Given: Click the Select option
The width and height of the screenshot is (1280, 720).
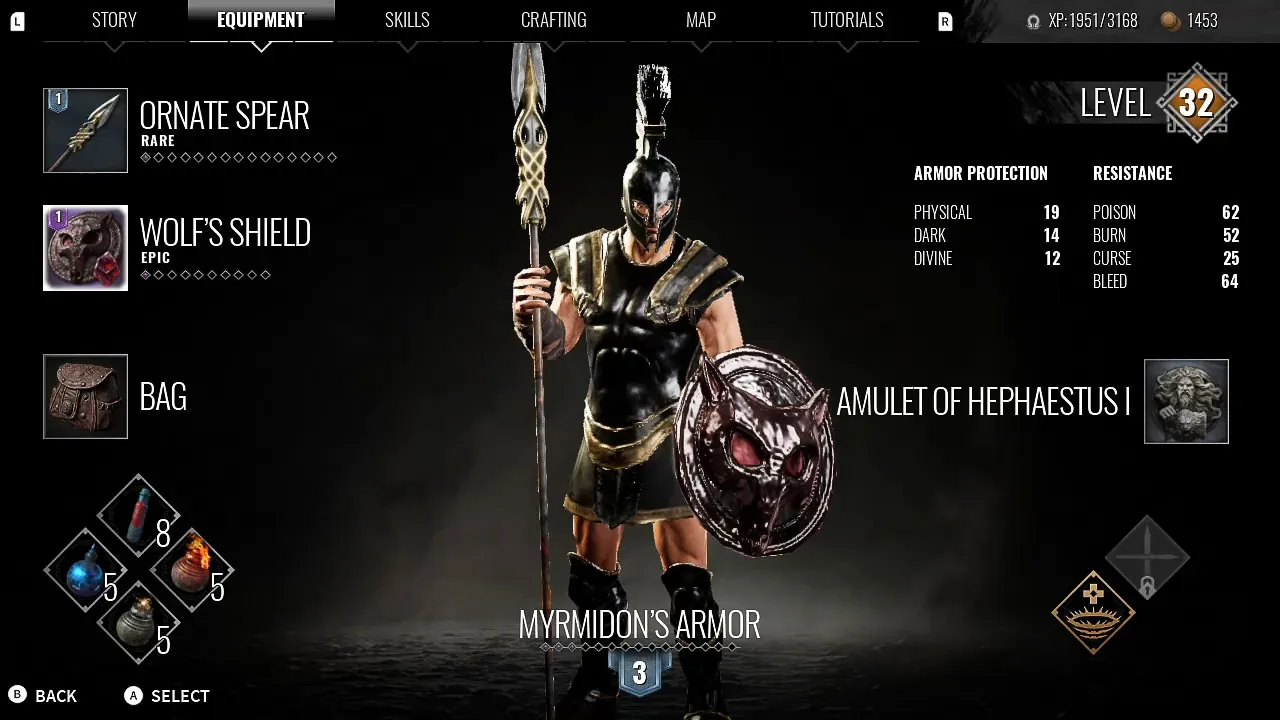Looking at the screenshot, I should (x=166, y=696).
